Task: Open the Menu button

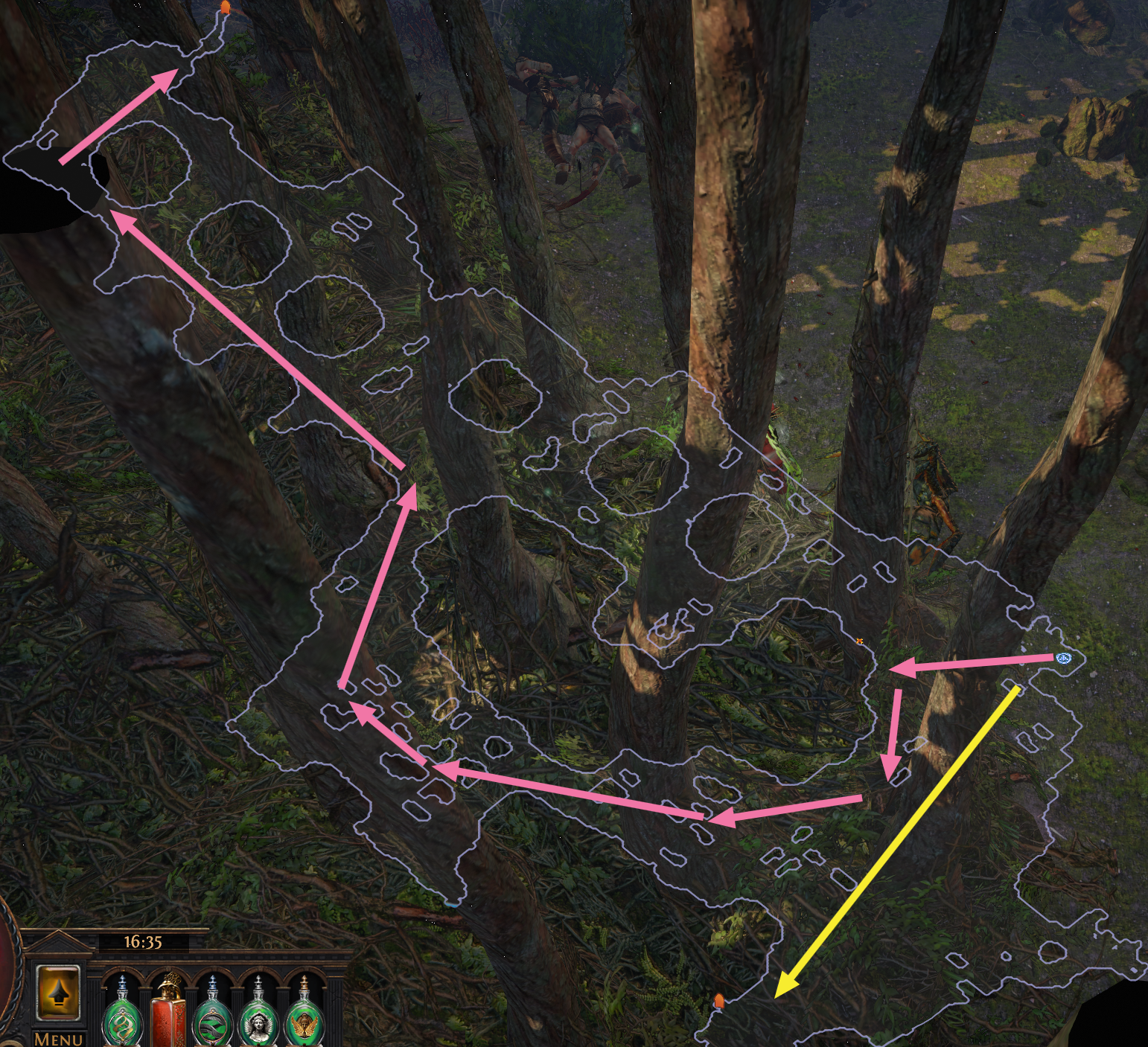Action: tap(58, 1038)
